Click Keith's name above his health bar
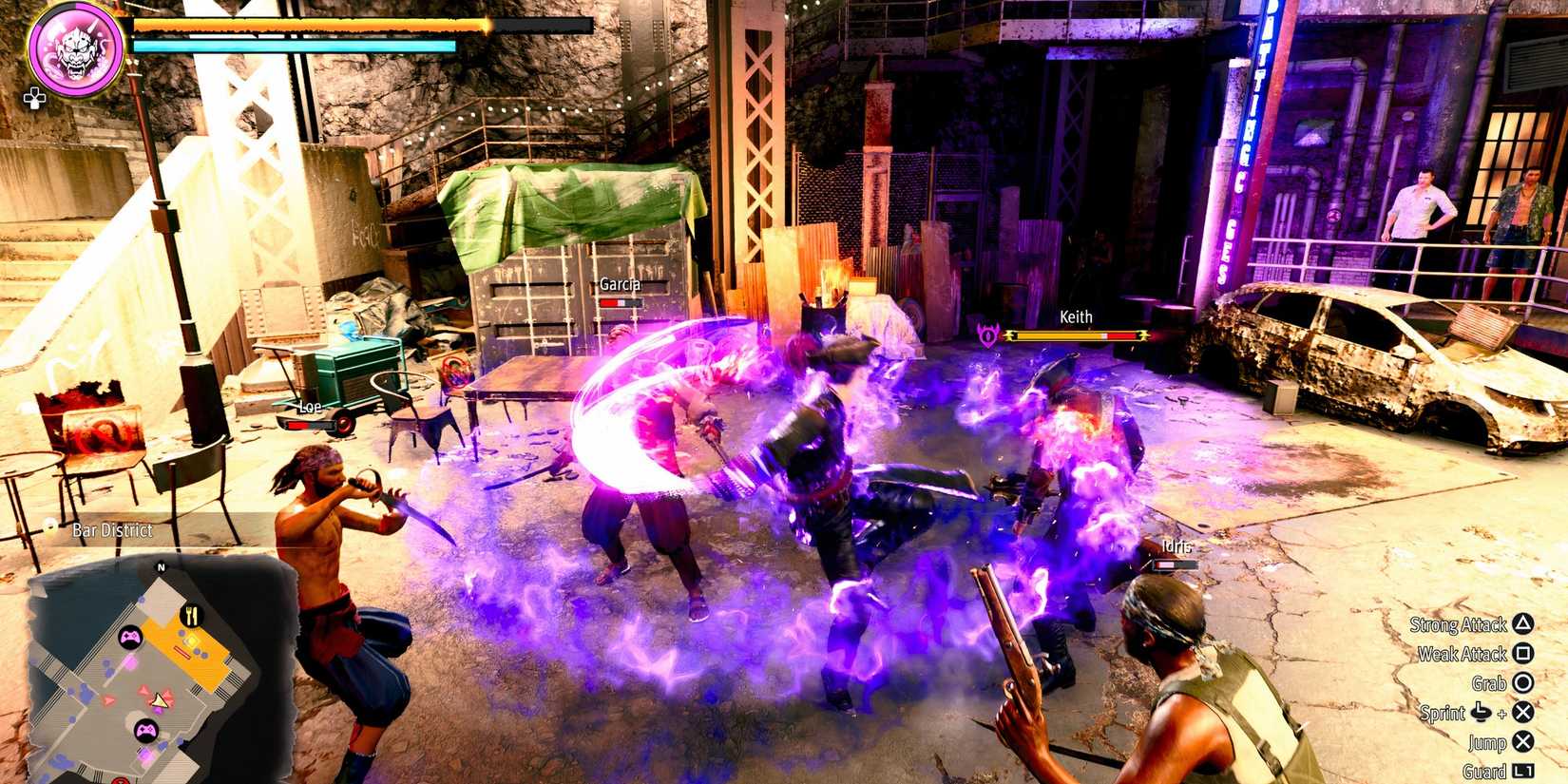 (x=1075, y=316)
